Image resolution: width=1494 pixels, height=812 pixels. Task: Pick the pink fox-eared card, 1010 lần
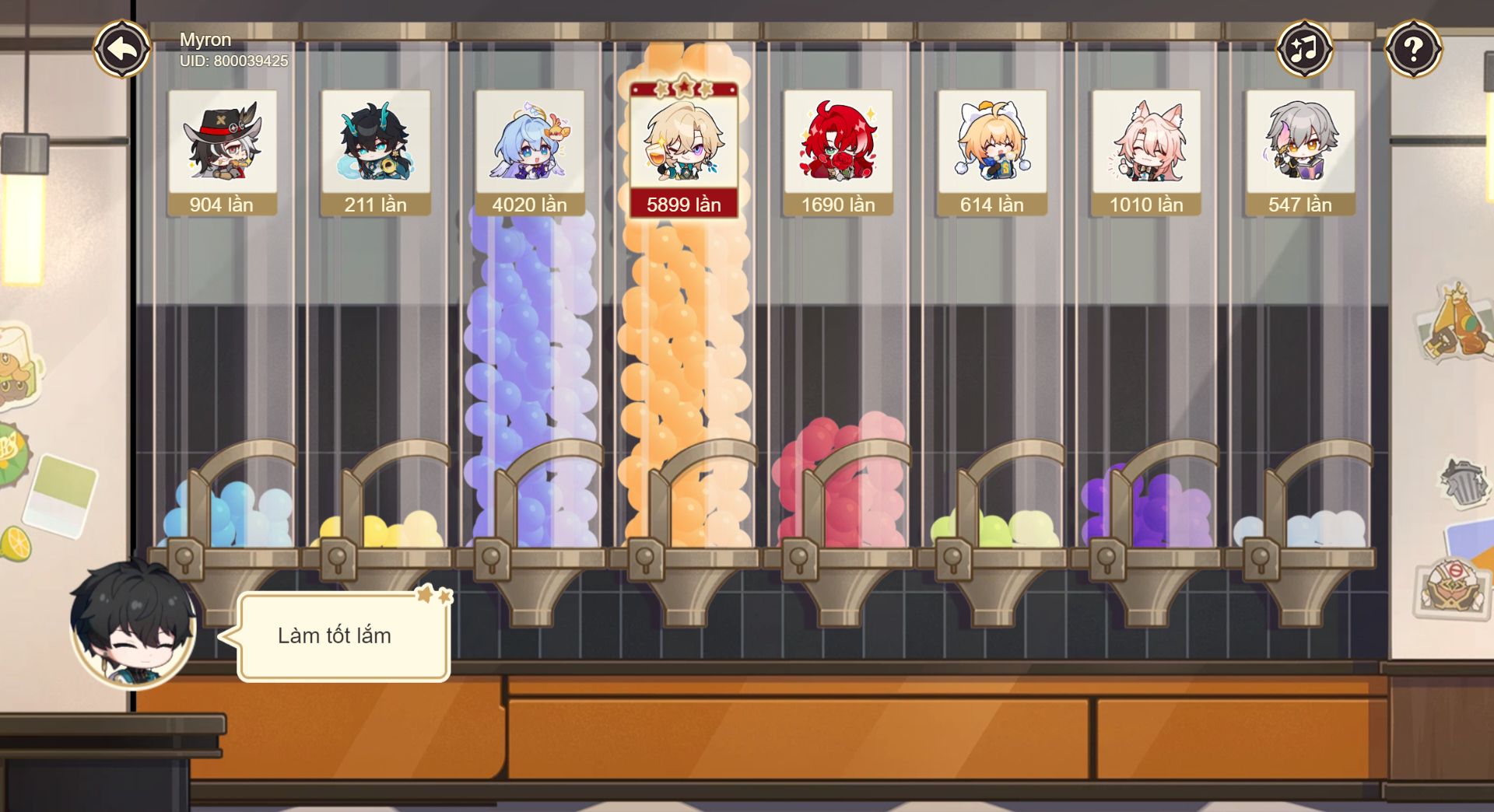click(1145, 152)
